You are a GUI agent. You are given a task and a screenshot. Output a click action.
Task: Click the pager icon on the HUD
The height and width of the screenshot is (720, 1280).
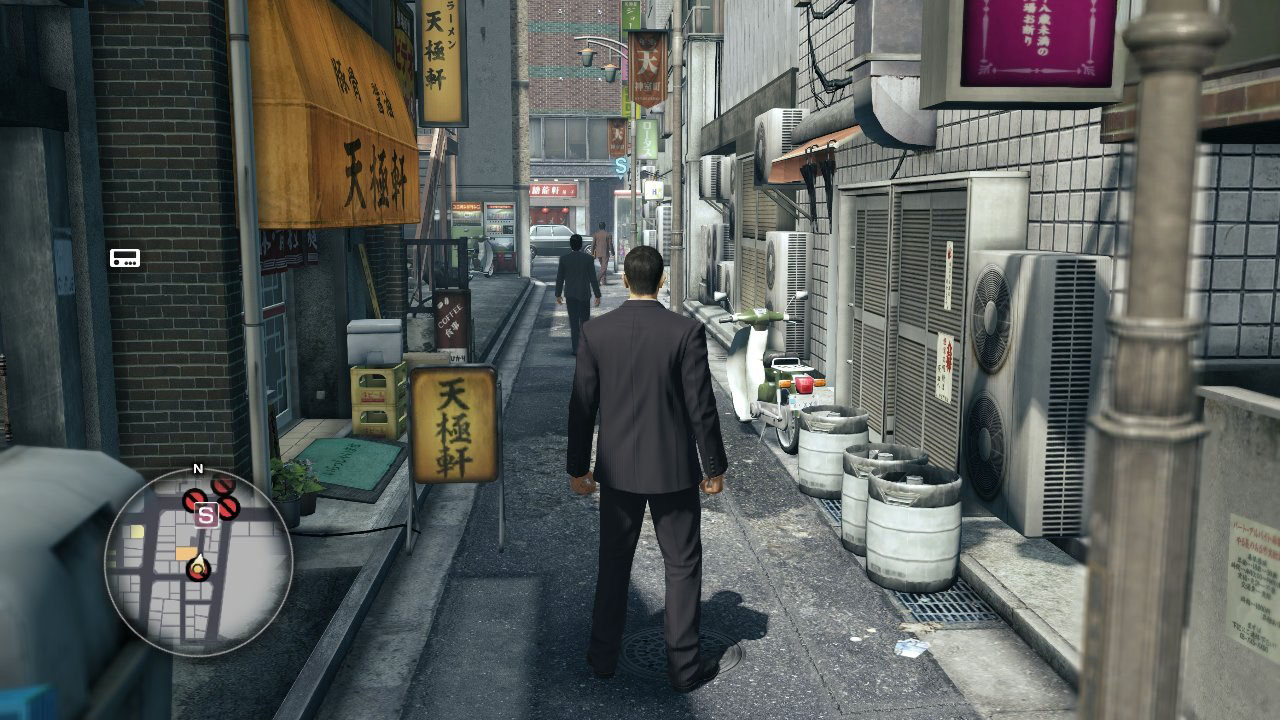pos(125,258)
